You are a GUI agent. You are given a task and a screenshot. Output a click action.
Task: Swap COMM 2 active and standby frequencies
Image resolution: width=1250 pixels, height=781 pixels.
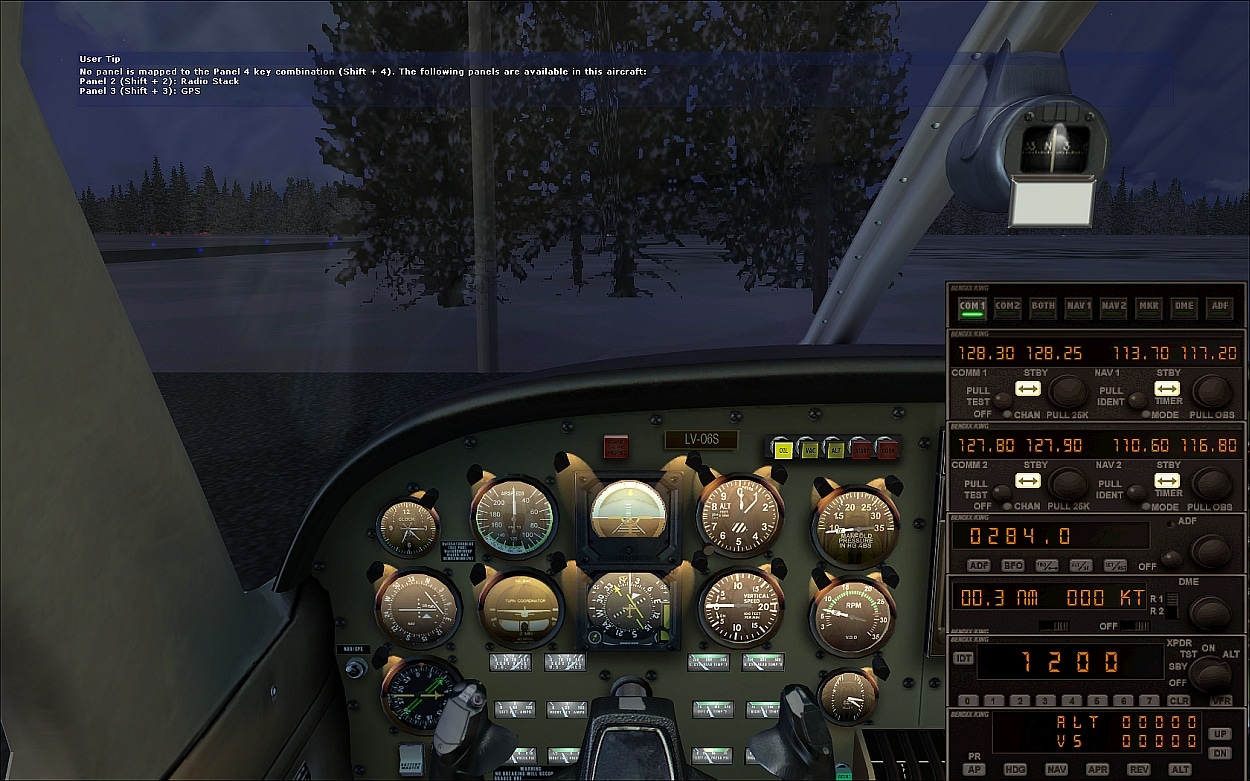[x=1028, y=481]
